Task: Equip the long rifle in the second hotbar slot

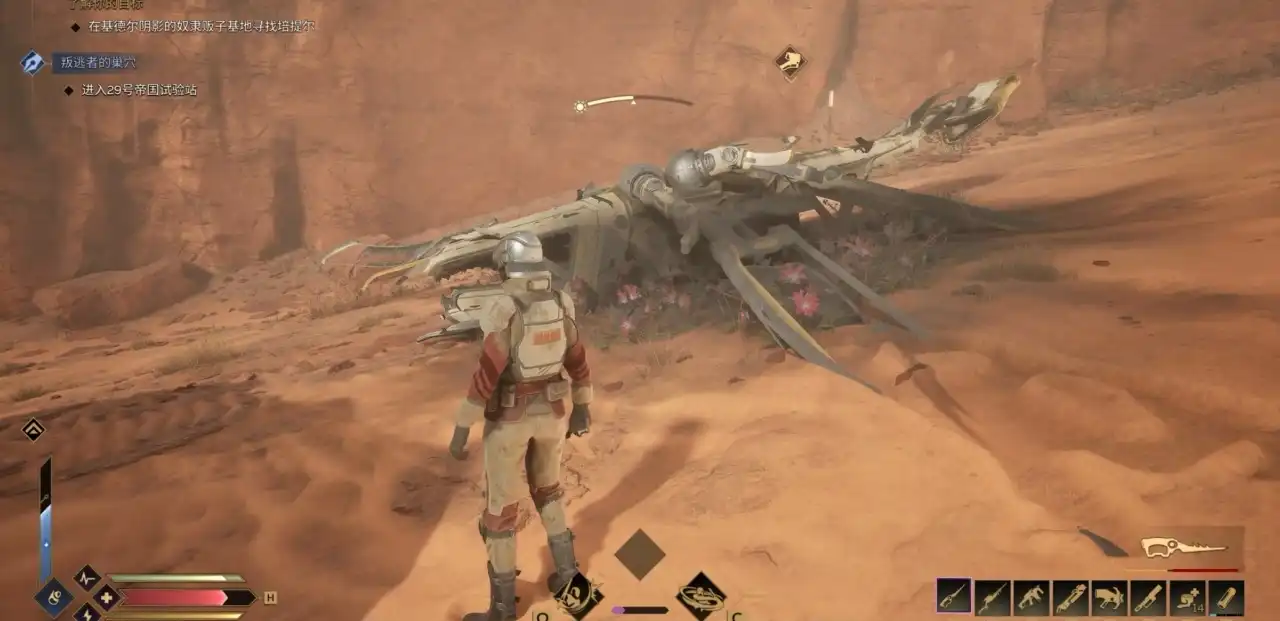Action: 993,597
